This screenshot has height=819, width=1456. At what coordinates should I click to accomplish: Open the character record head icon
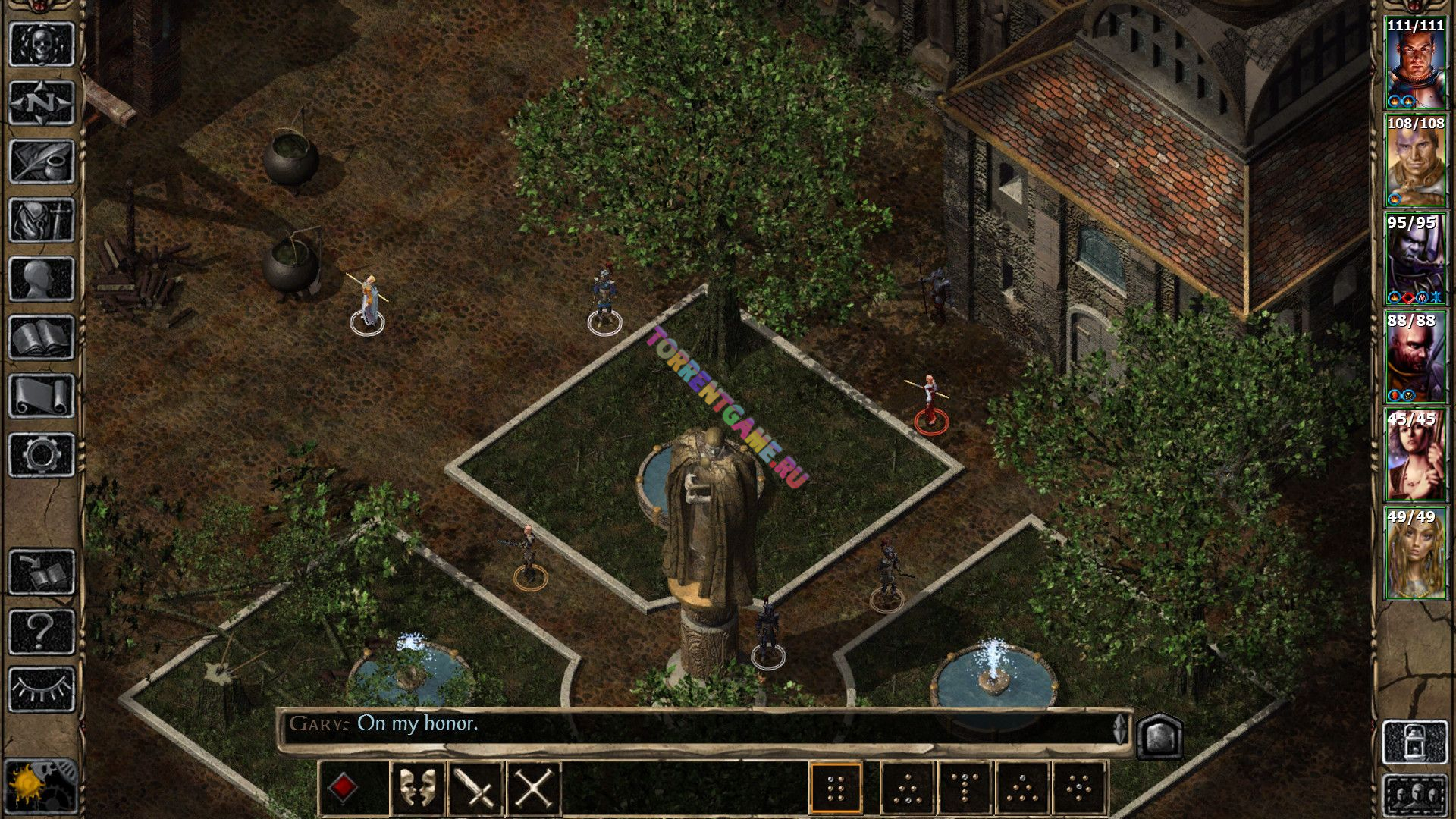[x=42, y=280]
